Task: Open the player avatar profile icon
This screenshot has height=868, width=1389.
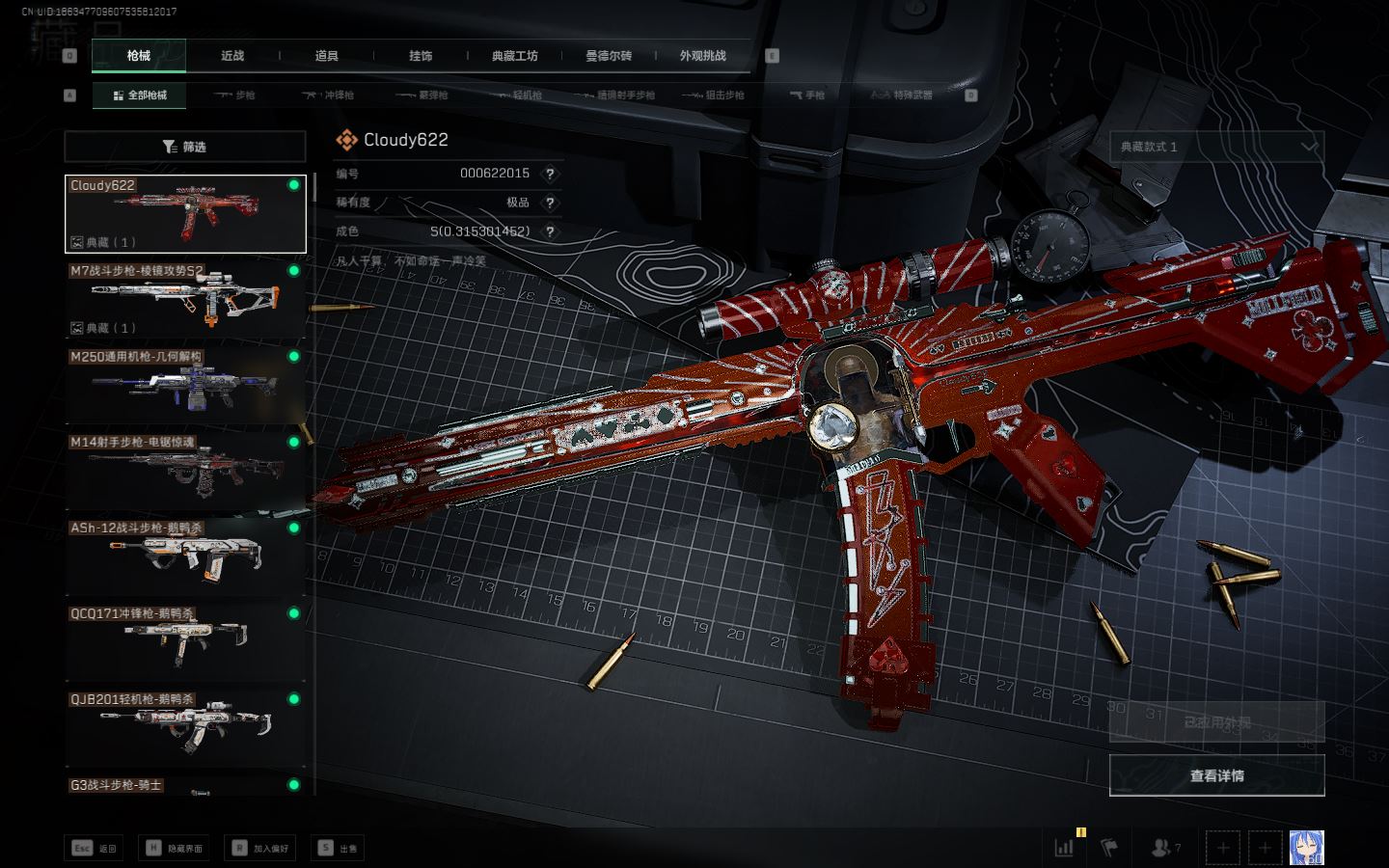Action: pyautogui.click(x=1307, y=848)
